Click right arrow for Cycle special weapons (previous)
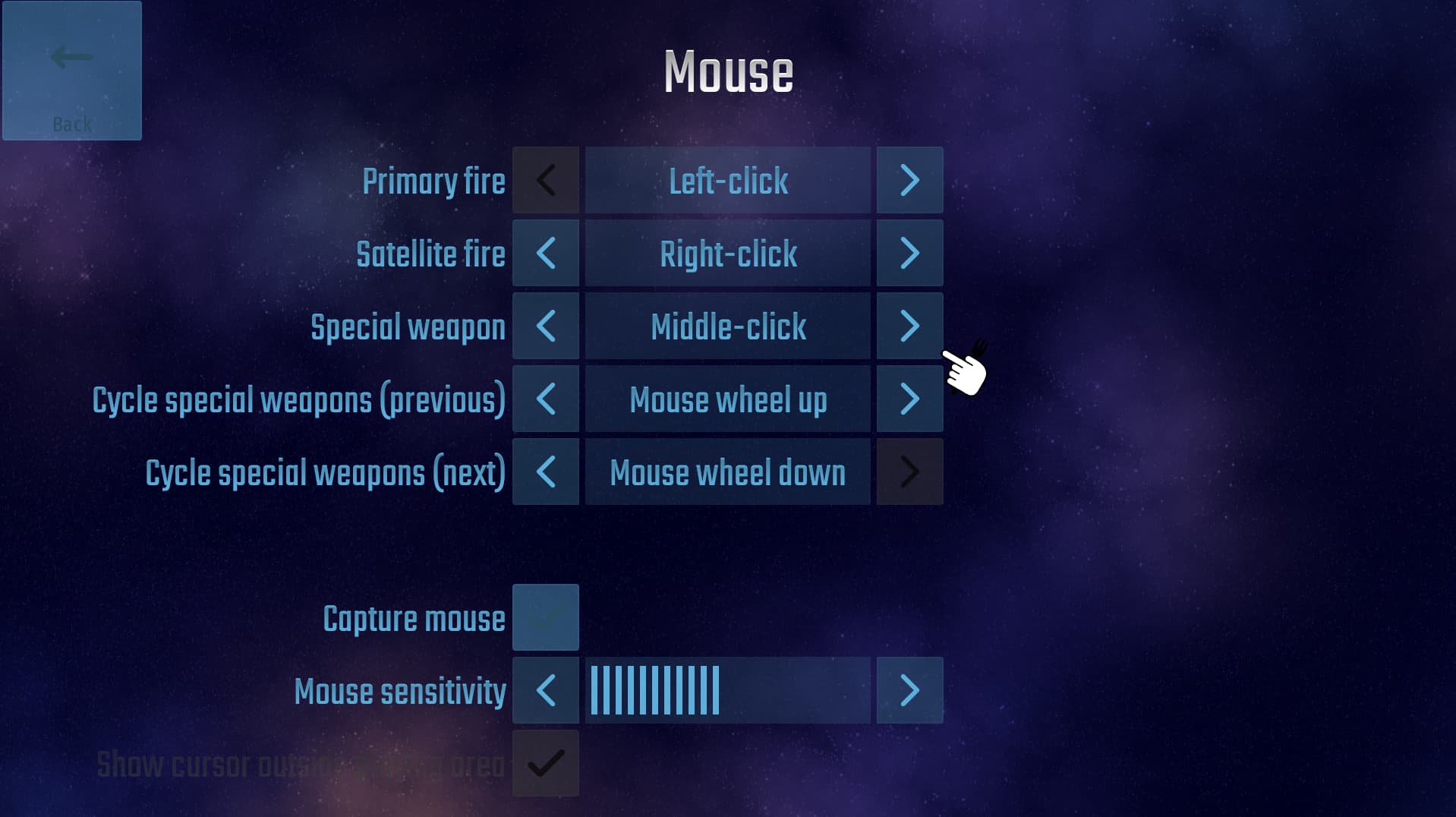 [909, 399]
